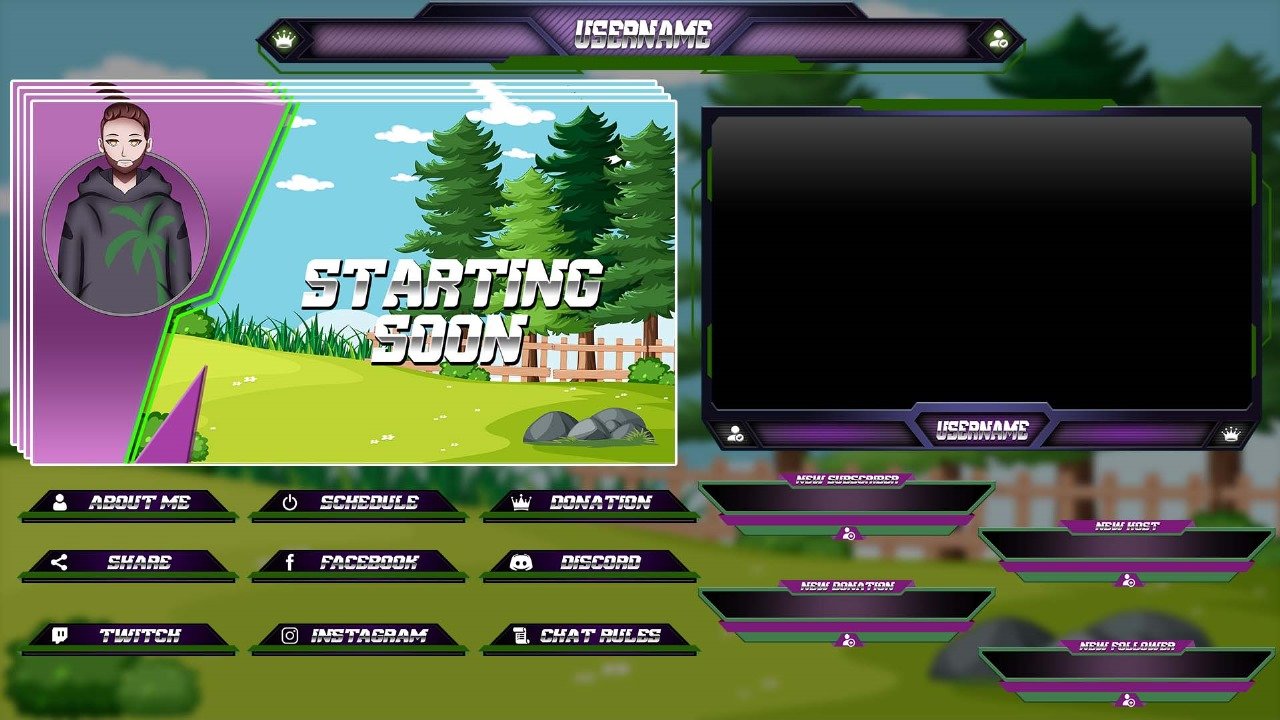Choose the New Follower alert banner
This screenshot has height=720, width=1280.
pyautogui.click(x=1126, y=664)
